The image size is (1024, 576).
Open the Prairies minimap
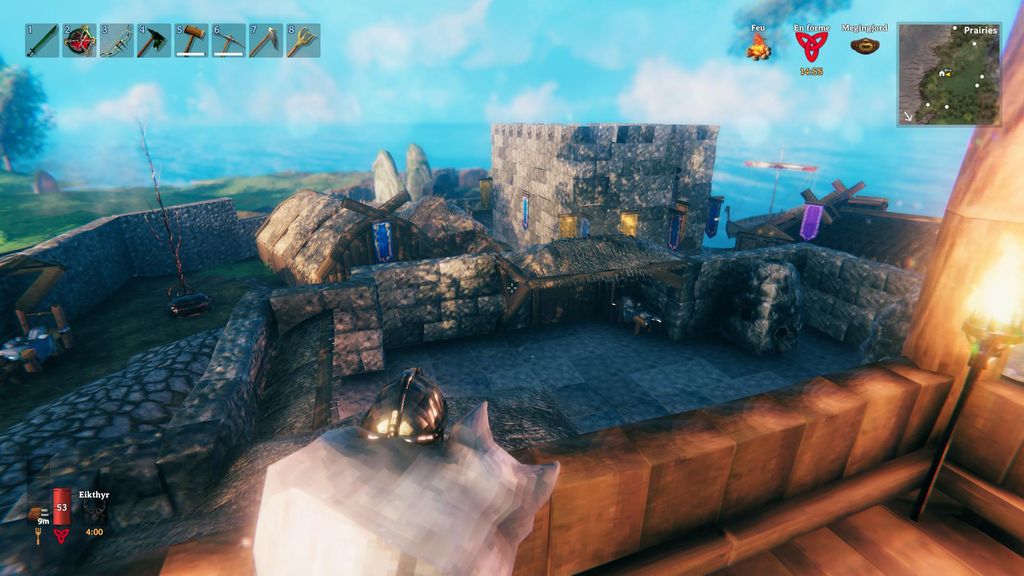(x=949, y=74)
